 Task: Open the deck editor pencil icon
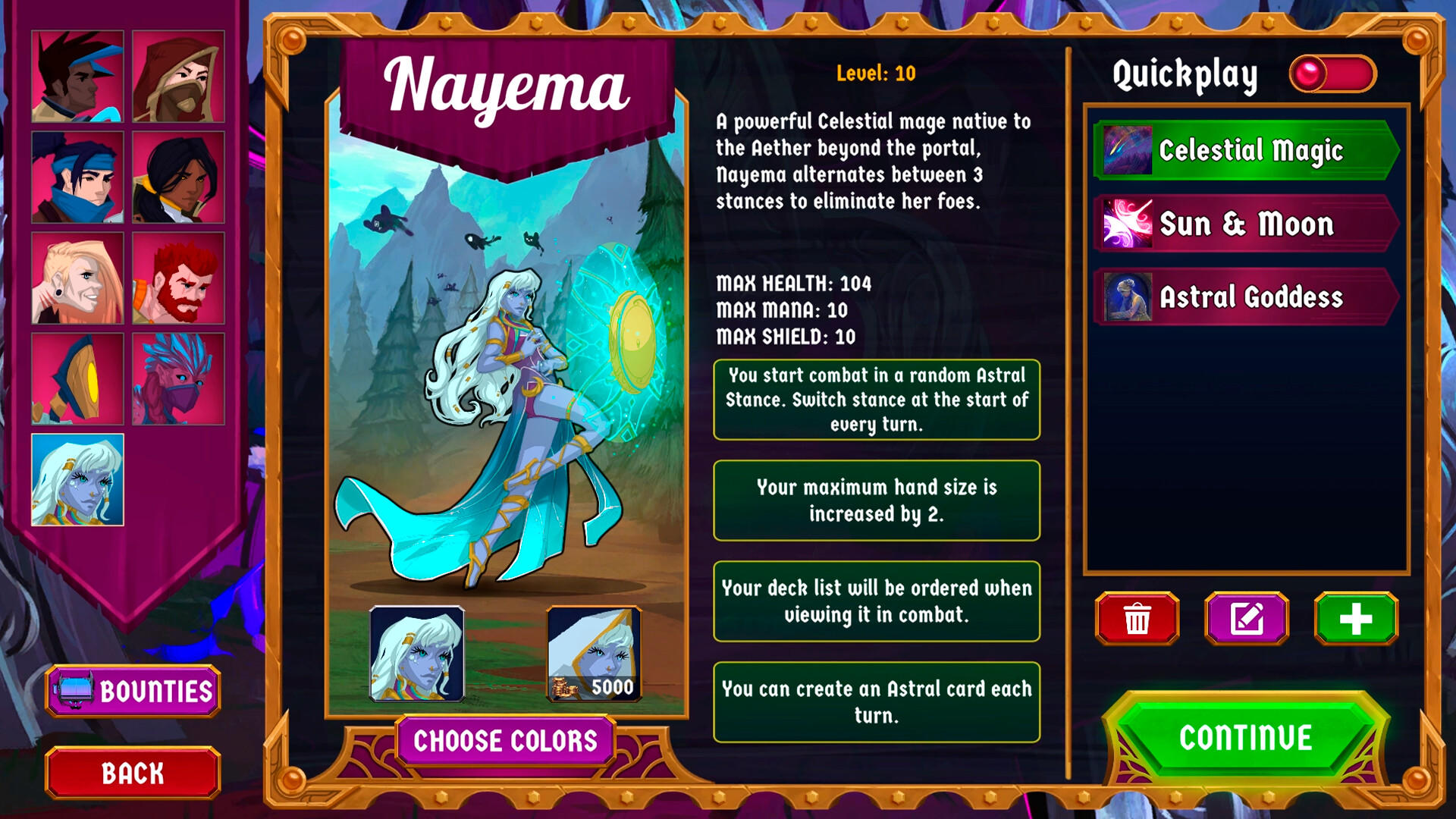click(1246, 618)
